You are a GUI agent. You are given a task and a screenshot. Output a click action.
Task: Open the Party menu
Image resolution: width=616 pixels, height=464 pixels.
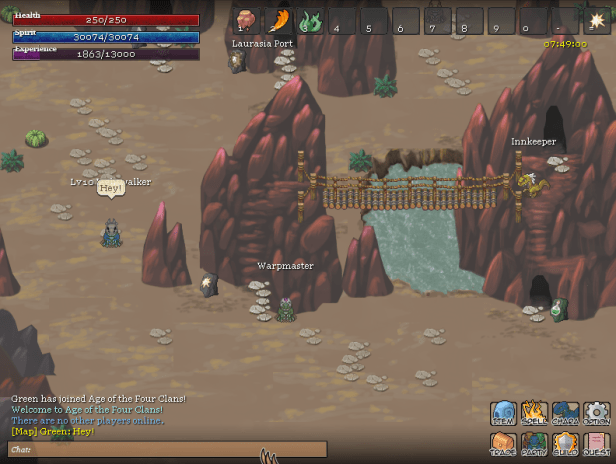tap(535, 443)
